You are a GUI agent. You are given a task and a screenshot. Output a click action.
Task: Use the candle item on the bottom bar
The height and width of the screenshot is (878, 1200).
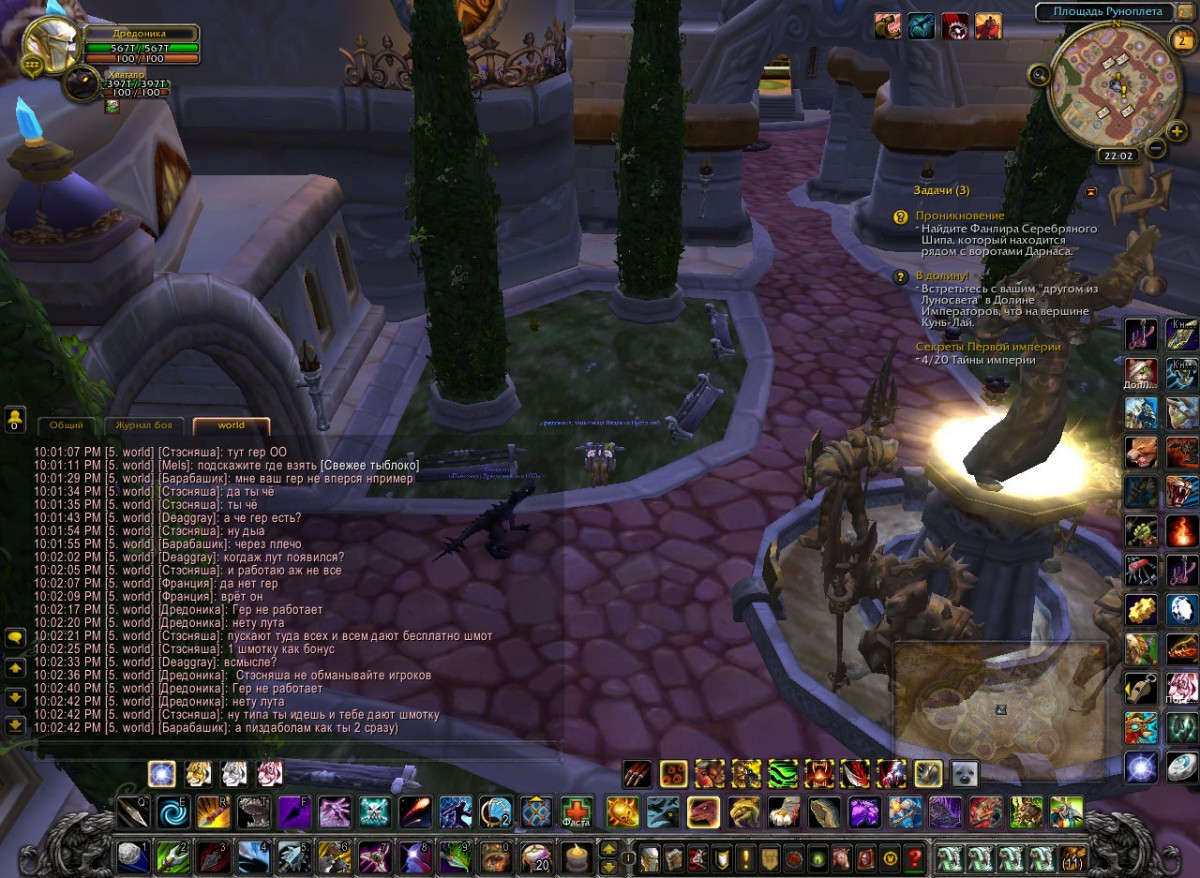tap(575, 857)
